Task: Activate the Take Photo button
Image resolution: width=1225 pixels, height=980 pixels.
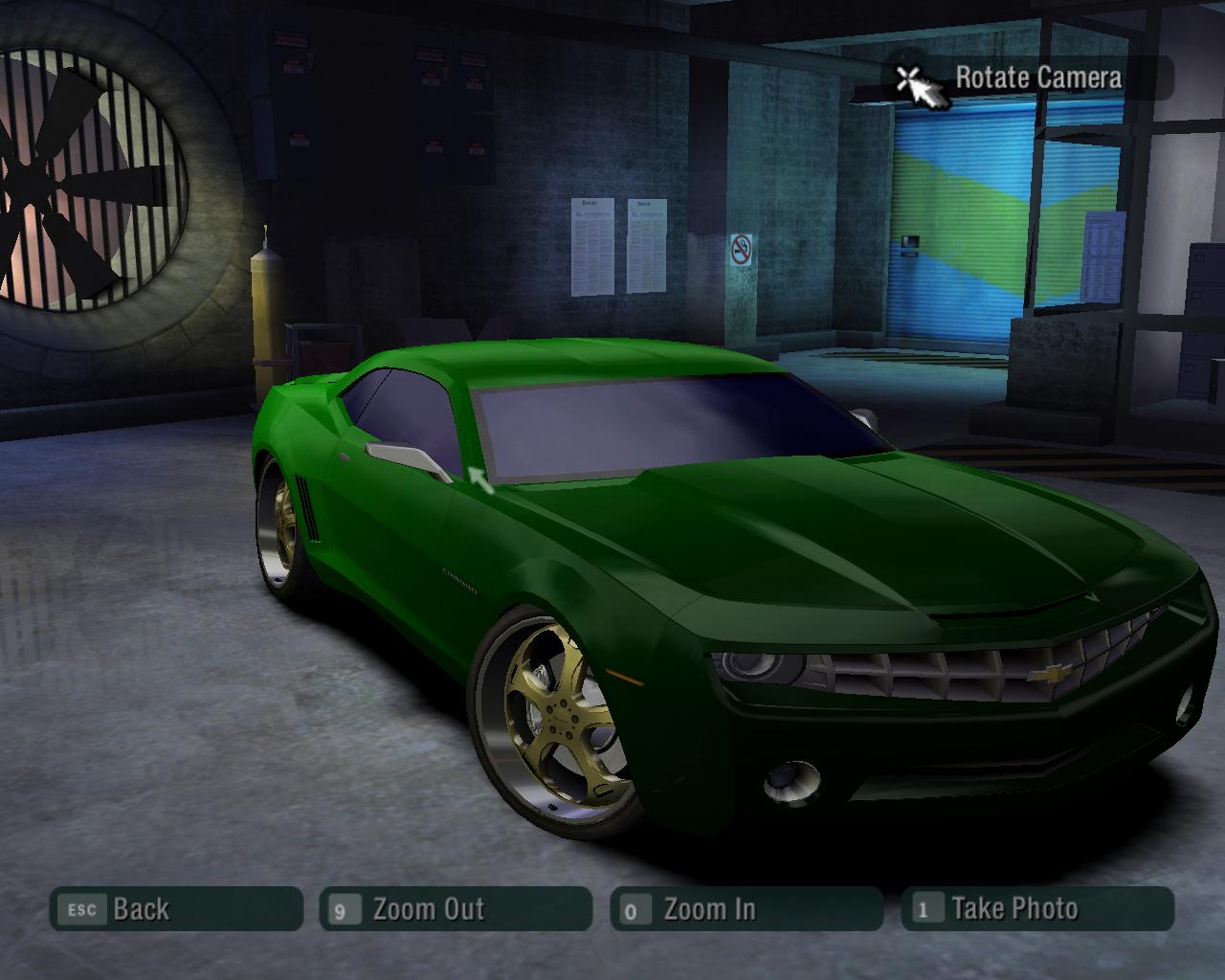Action: tap(1036, 909)
